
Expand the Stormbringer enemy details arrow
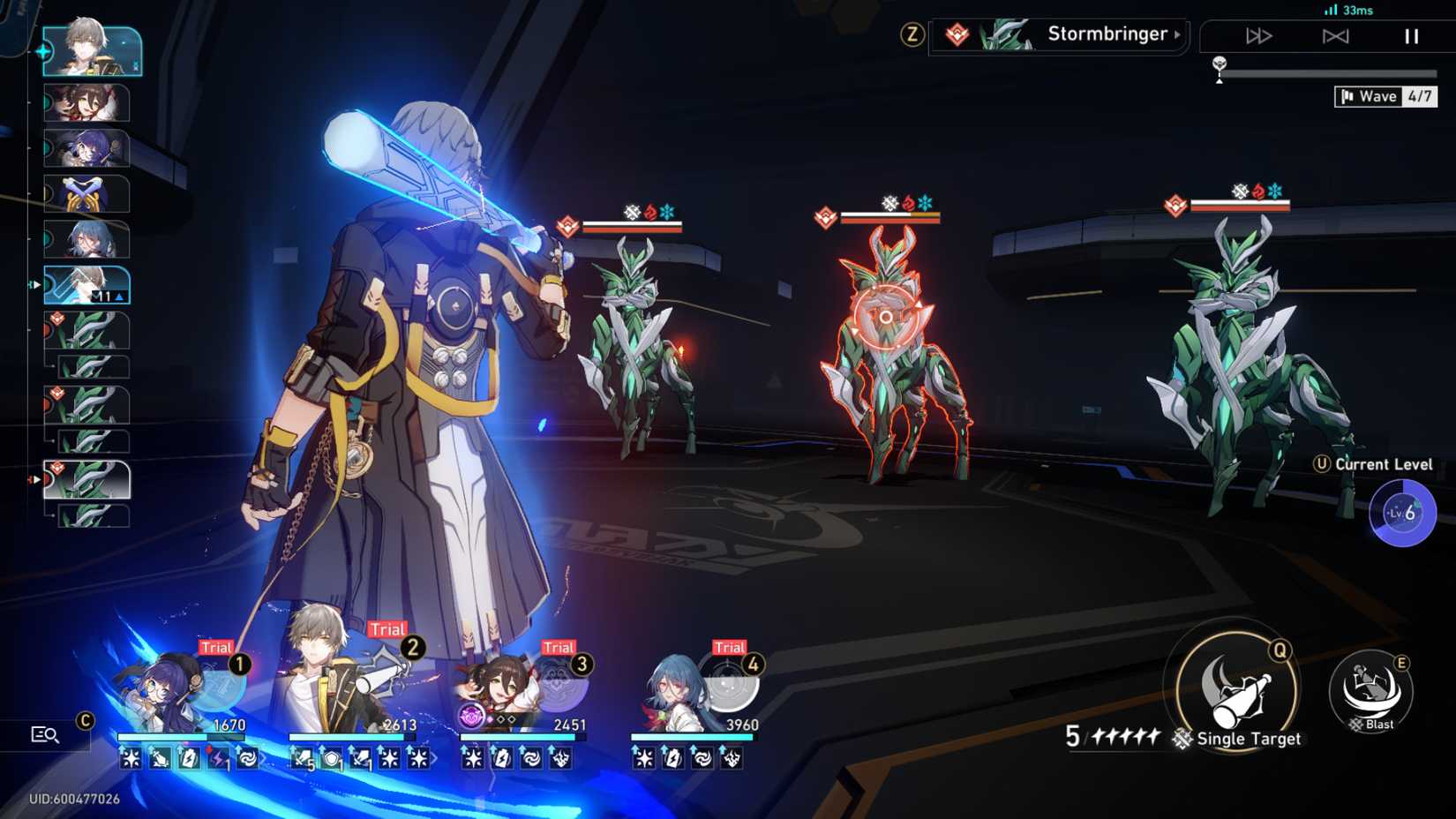click(x=1175, y=35)
